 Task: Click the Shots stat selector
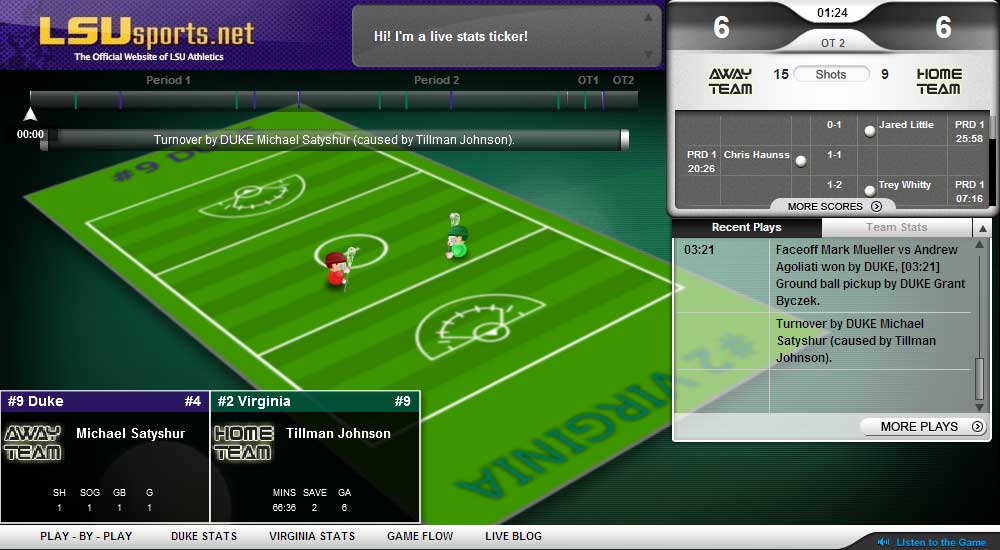831,74
